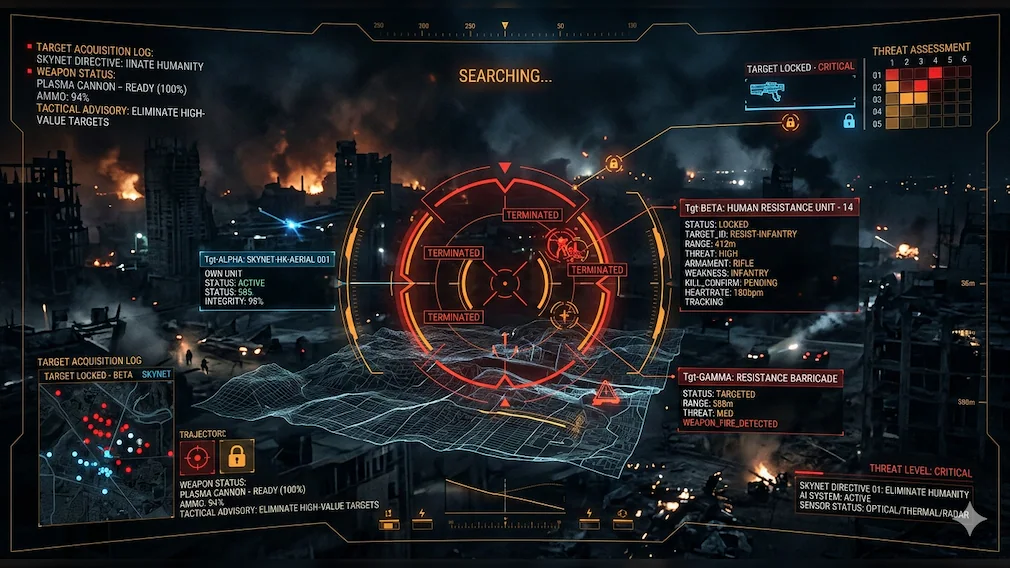Toggle the orange-filled switch in the bottom bar
Screen dimensions: 1010x568
[389, 523]
